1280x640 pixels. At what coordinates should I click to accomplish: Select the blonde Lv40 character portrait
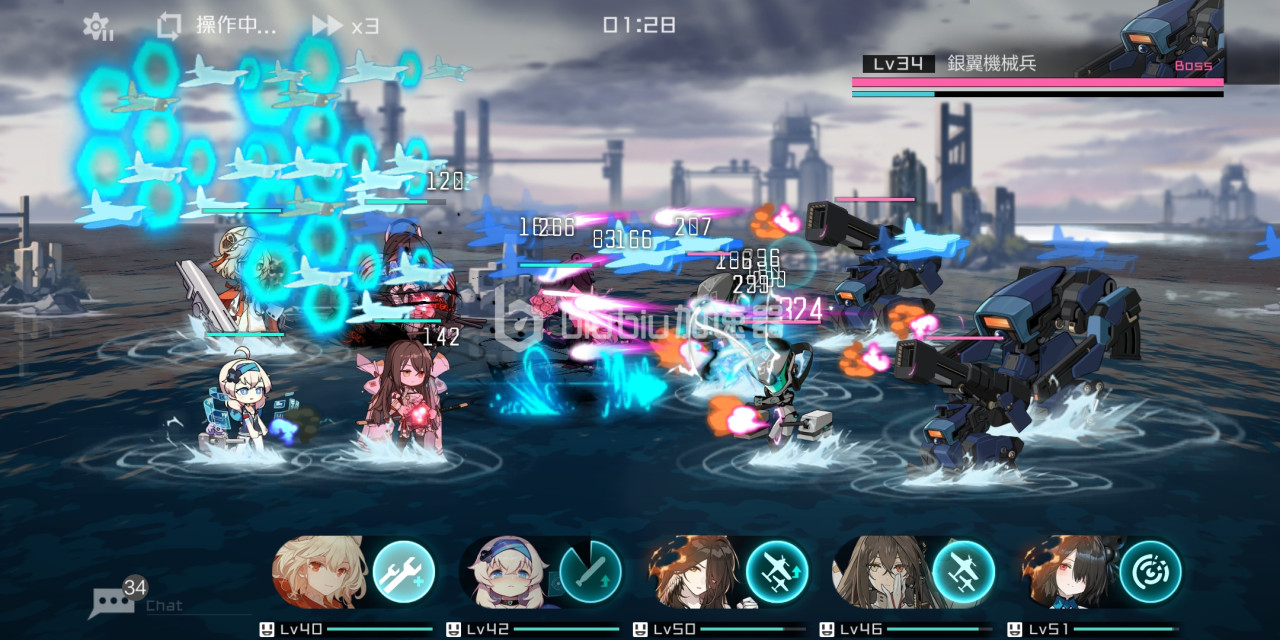(x=320, y=572)
